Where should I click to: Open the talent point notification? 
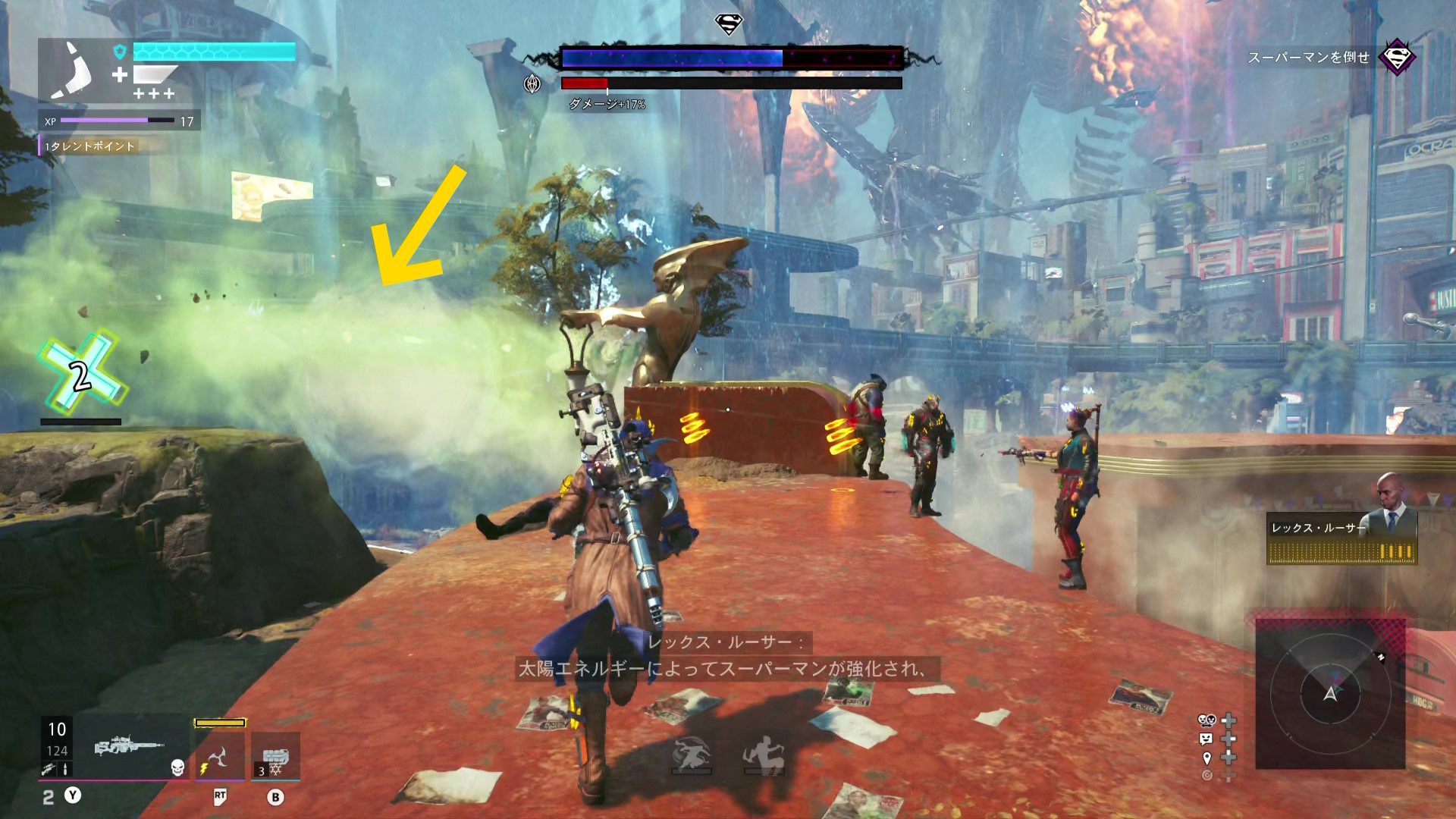(91, 146)
